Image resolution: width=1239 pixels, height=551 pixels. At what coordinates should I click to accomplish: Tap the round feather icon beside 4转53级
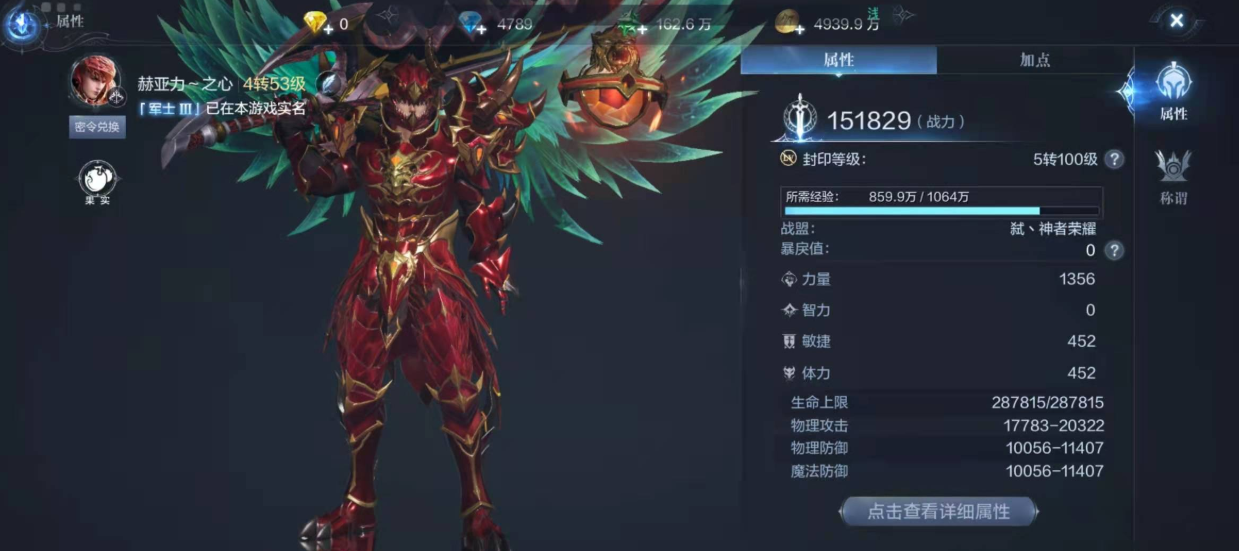click(328, 84)
